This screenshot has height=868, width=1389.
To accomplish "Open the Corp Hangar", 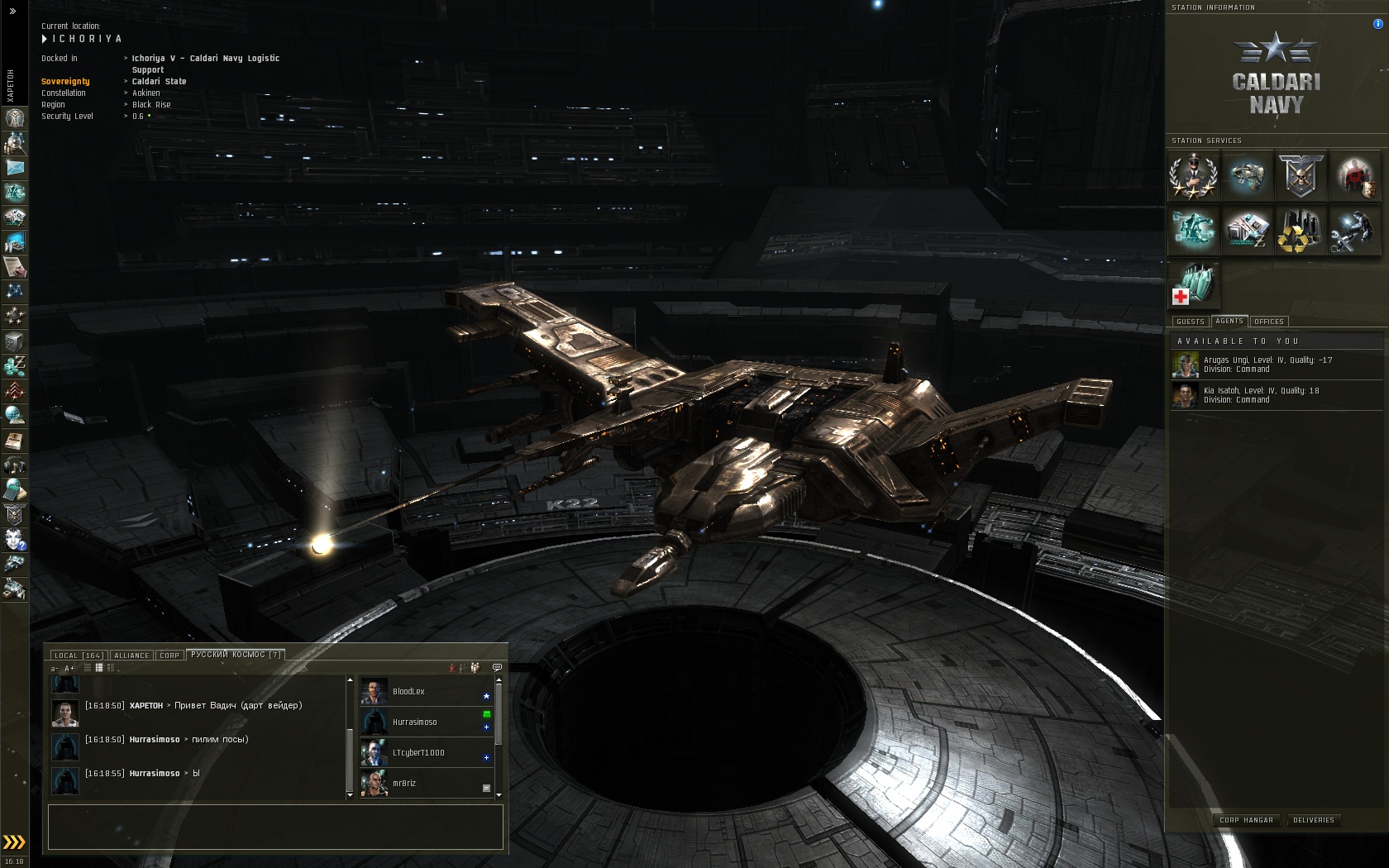I will [x=1246, y=820].
